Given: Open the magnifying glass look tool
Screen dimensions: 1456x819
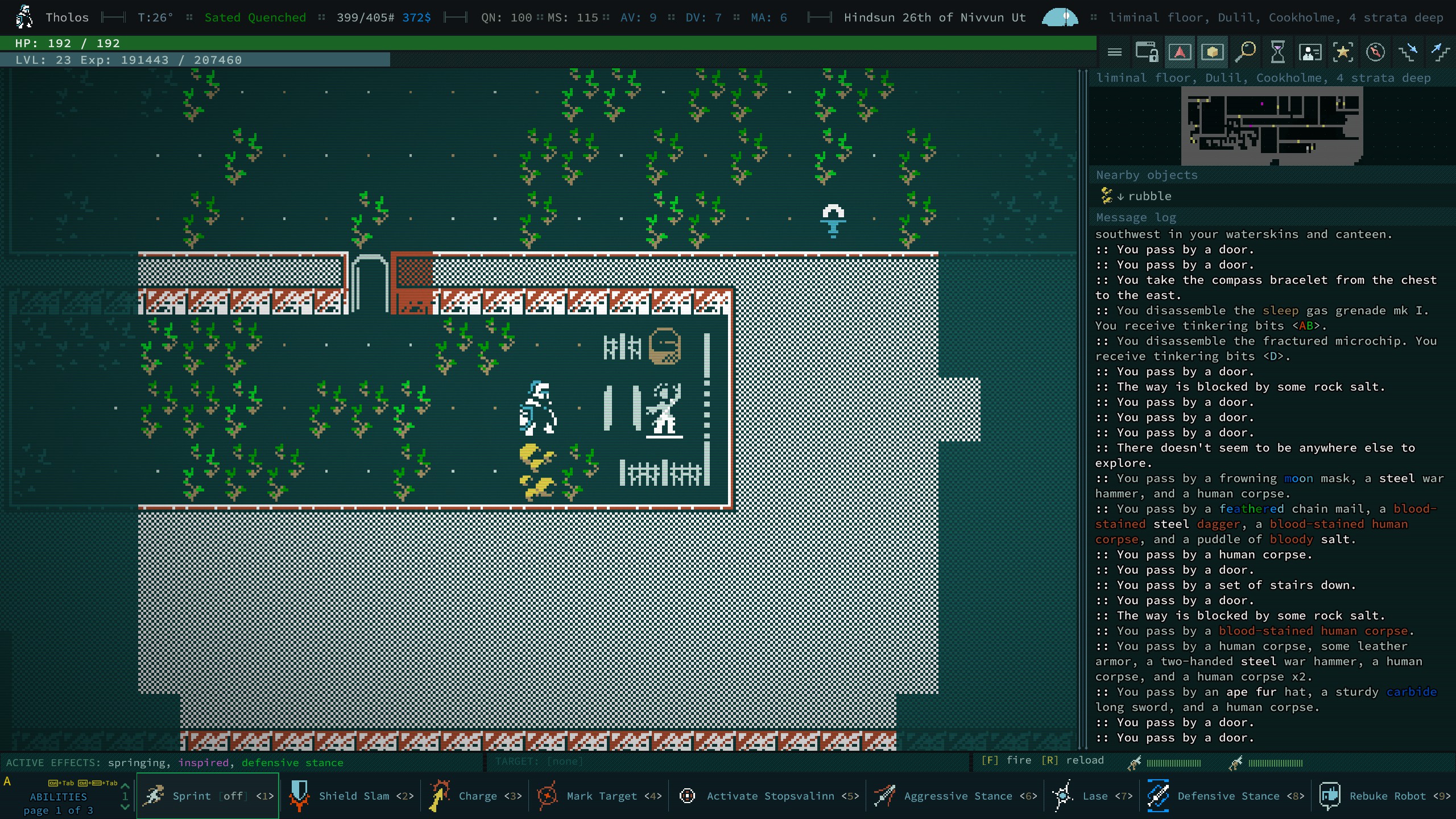Looking at the screenshot, I should pos(1245,52).
